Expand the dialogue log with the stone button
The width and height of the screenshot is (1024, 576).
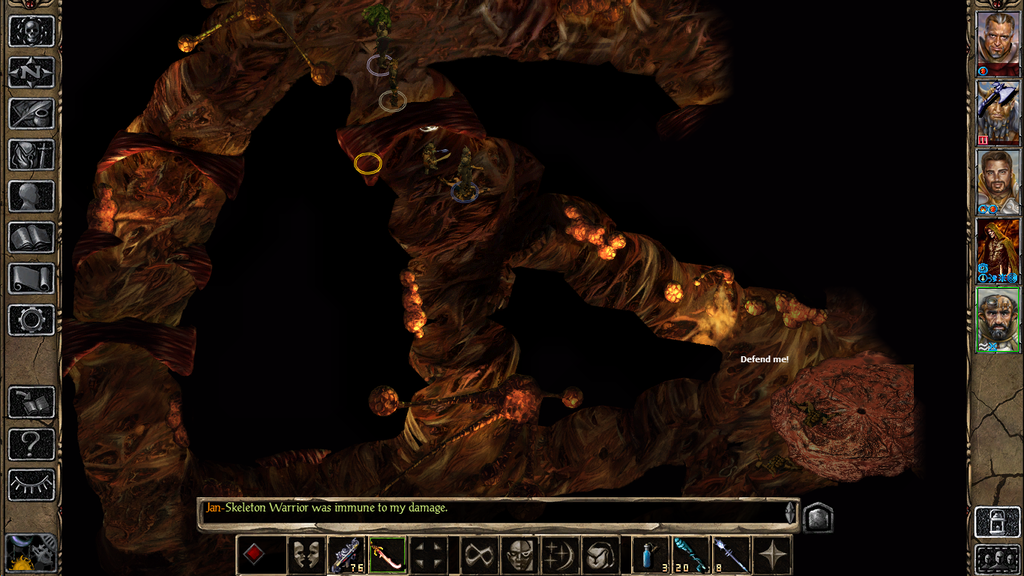point(818,517)
